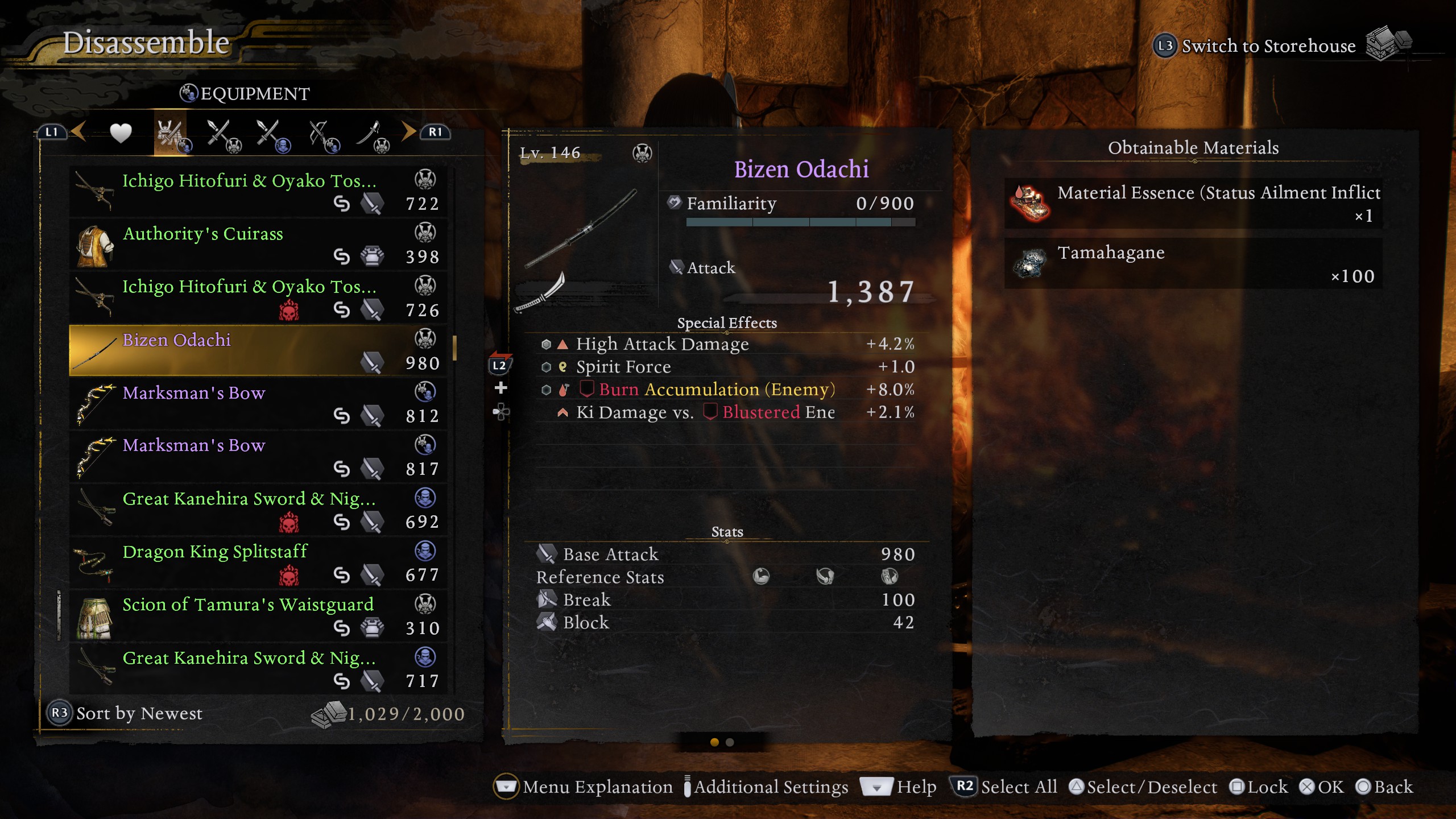
Task: Select the Dragon King Splitstaff entry
Action: tap(257, 562)
